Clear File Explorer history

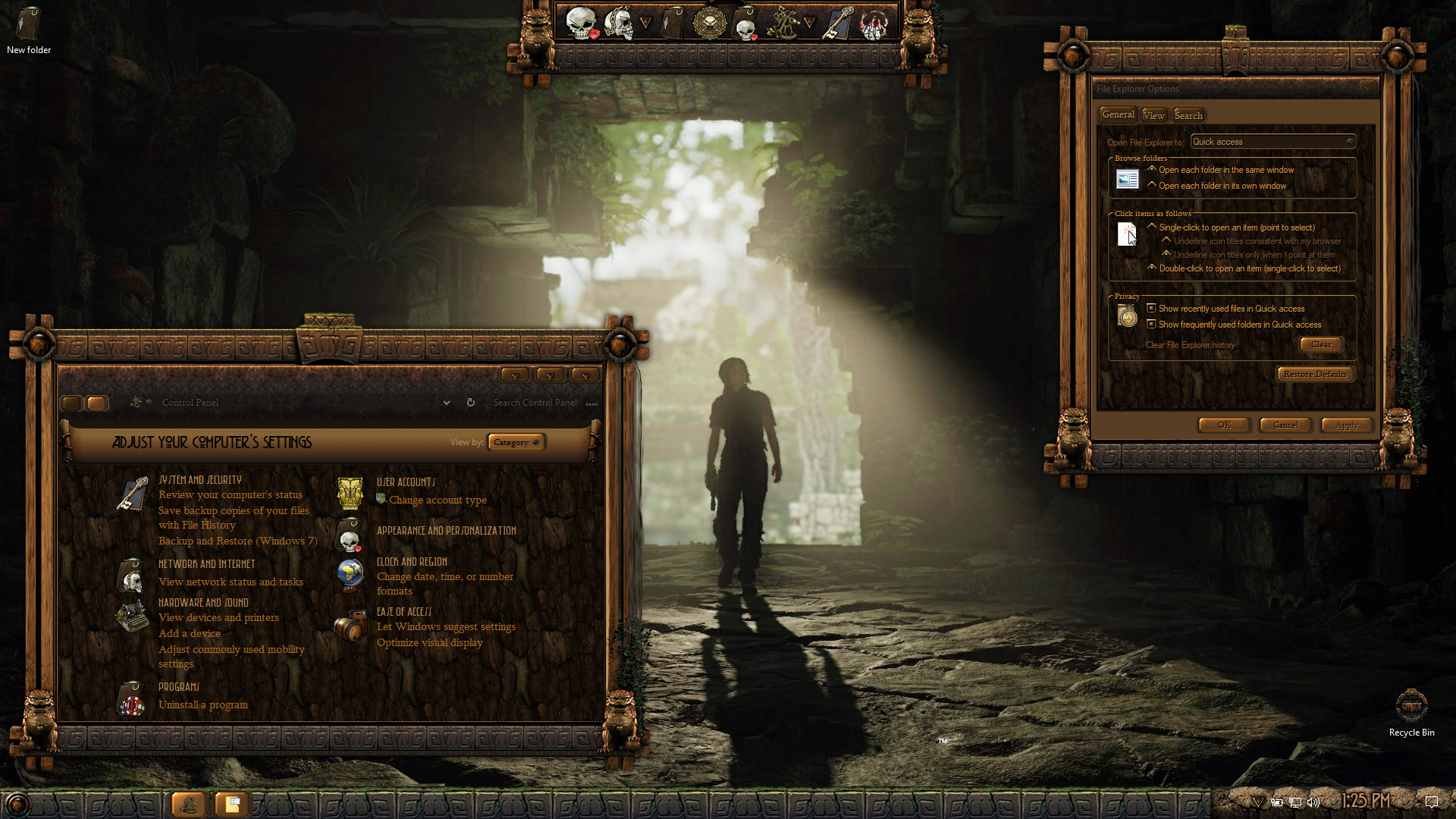[x=1321, y=344]
